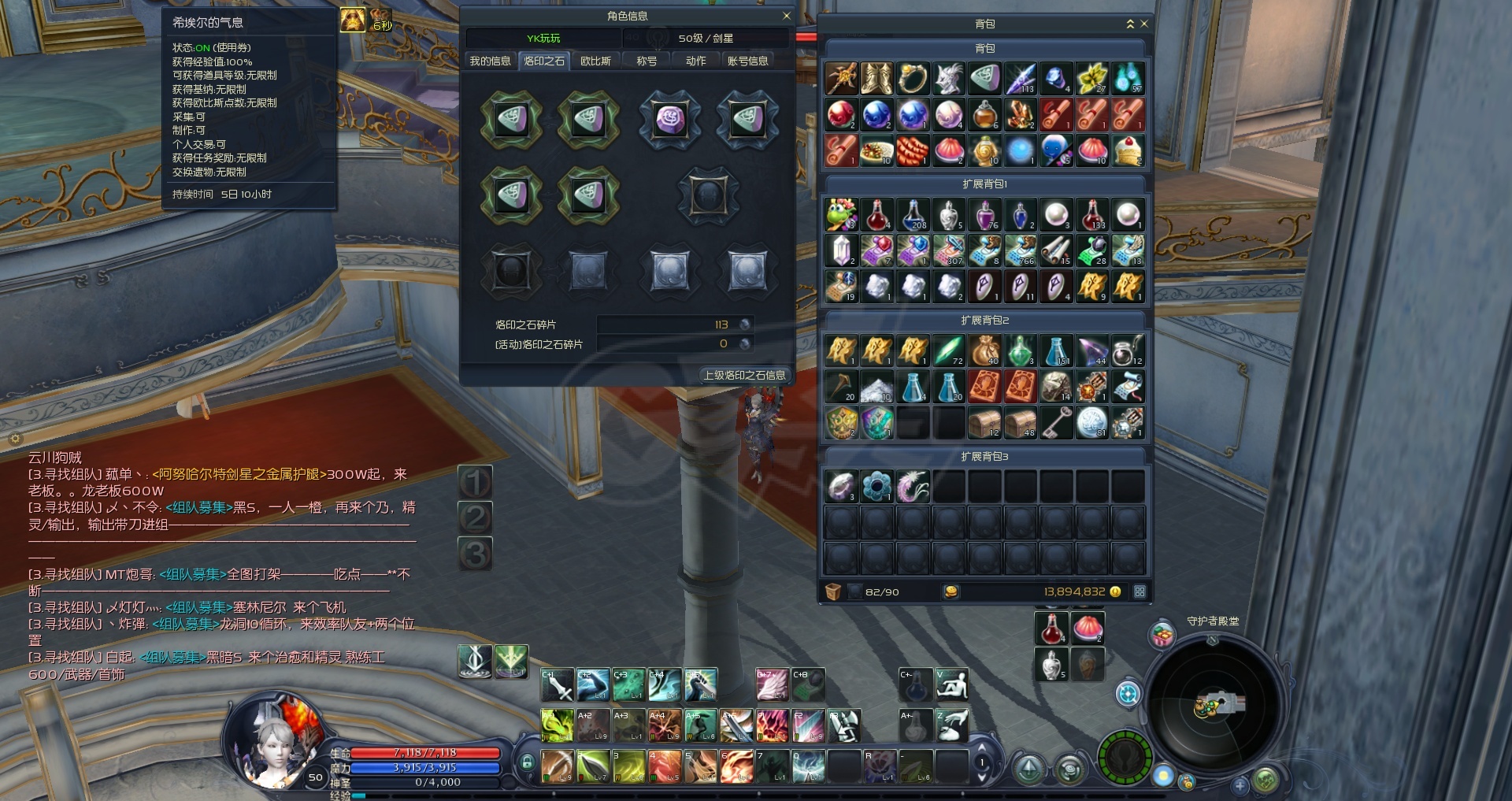
Task: Click the 上级烙印之石信息 button
Action: click(x=744, y=375)
